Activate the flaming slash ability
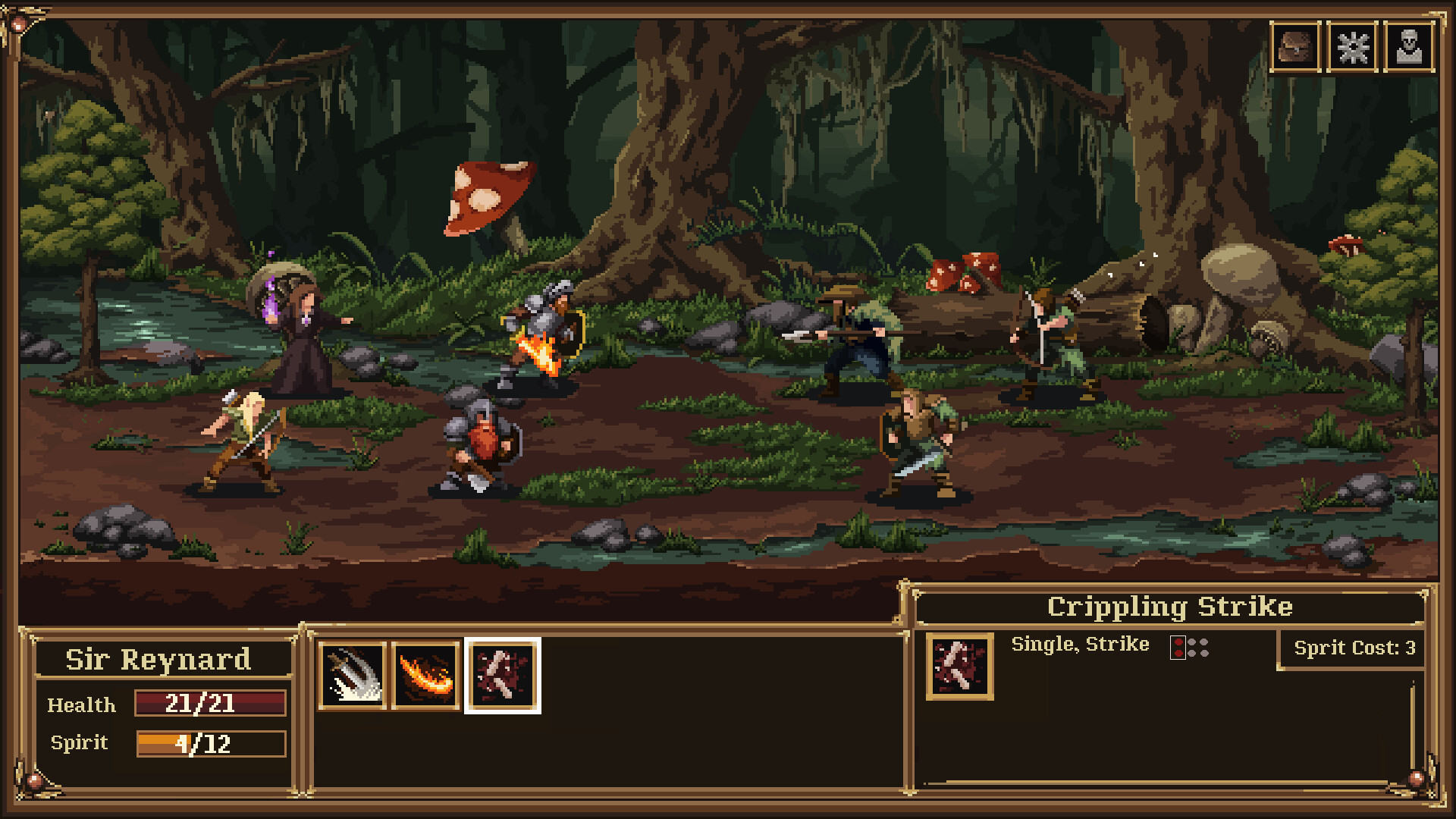This screenshot has width=1456, height=819. point(427,676)
